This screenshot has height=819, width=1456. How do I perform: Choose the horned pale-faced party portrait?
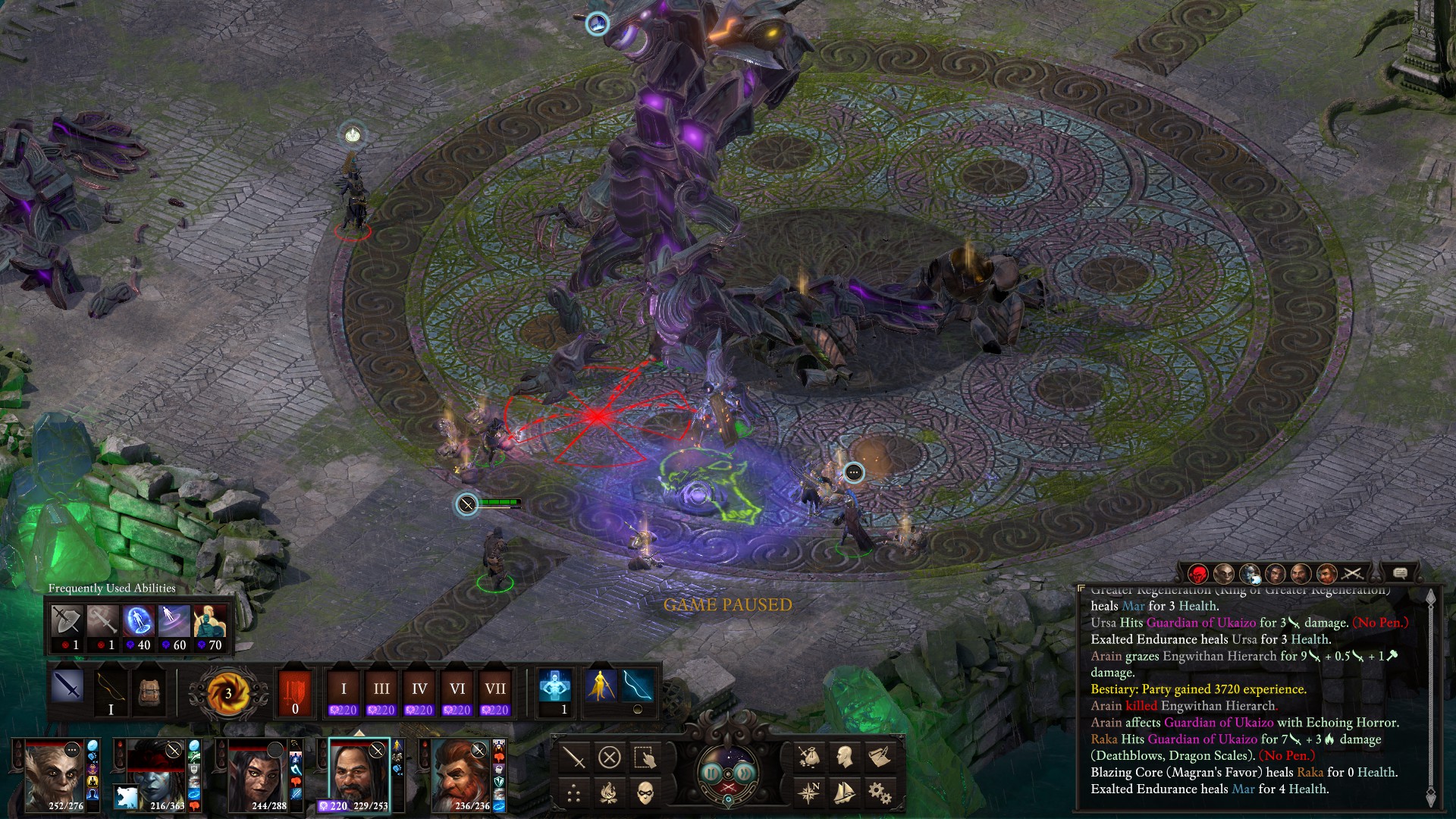pyautogui.click(x=54, y=773)
